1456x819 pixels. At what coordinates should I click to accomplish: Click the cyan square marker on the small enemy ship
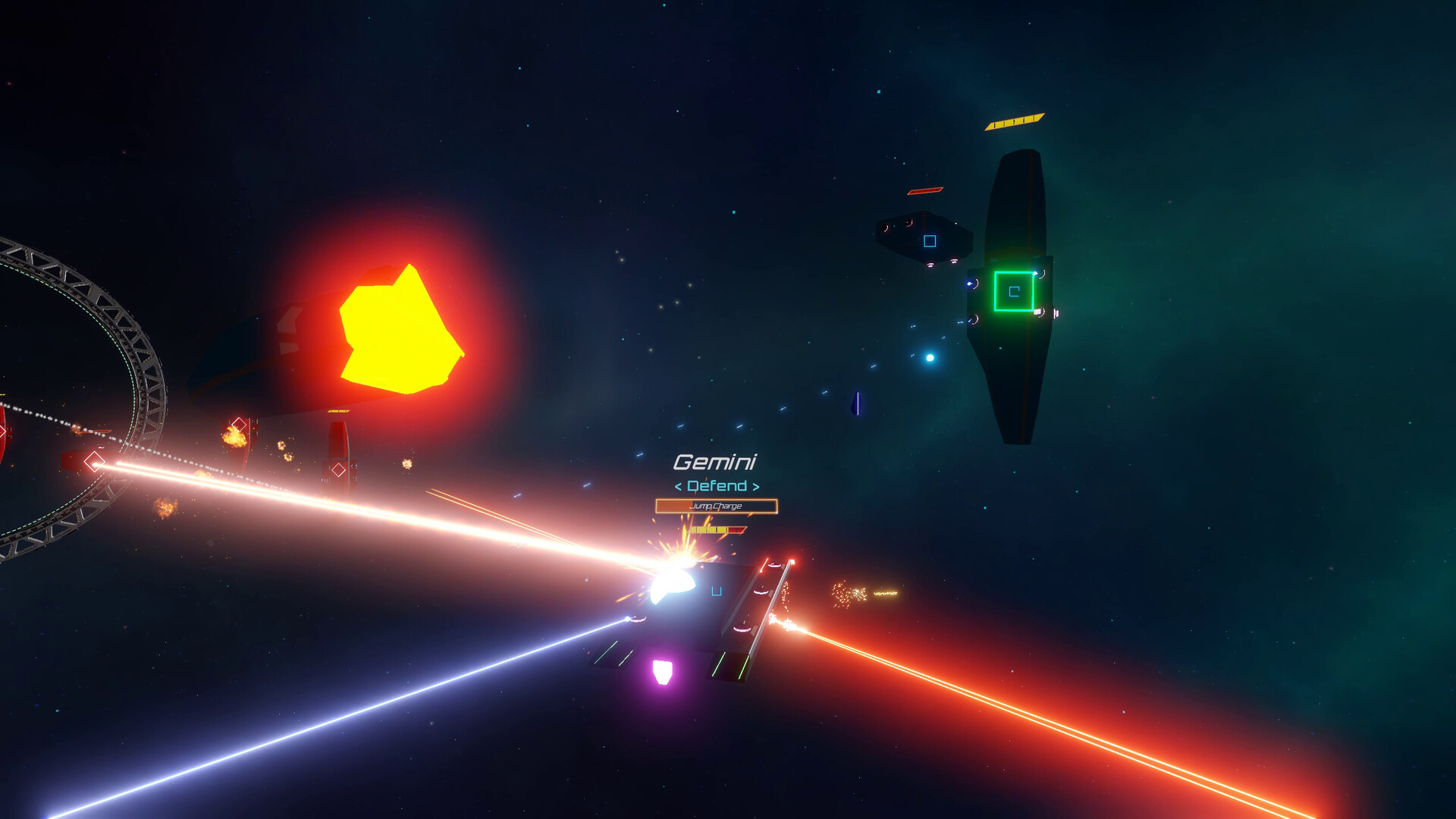929,241
